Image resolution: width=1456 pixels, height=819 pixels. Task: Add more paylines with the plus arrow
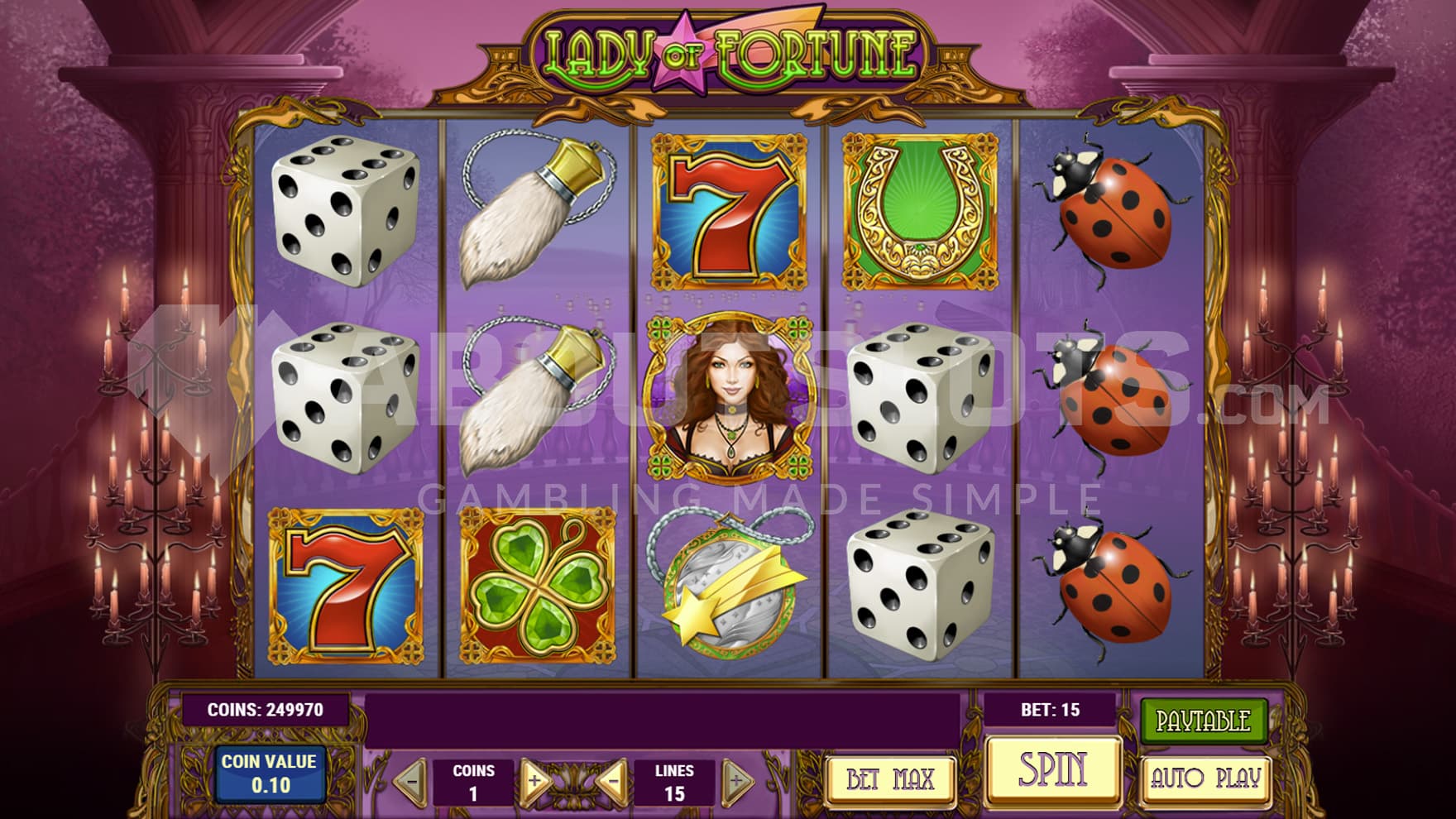735,779
